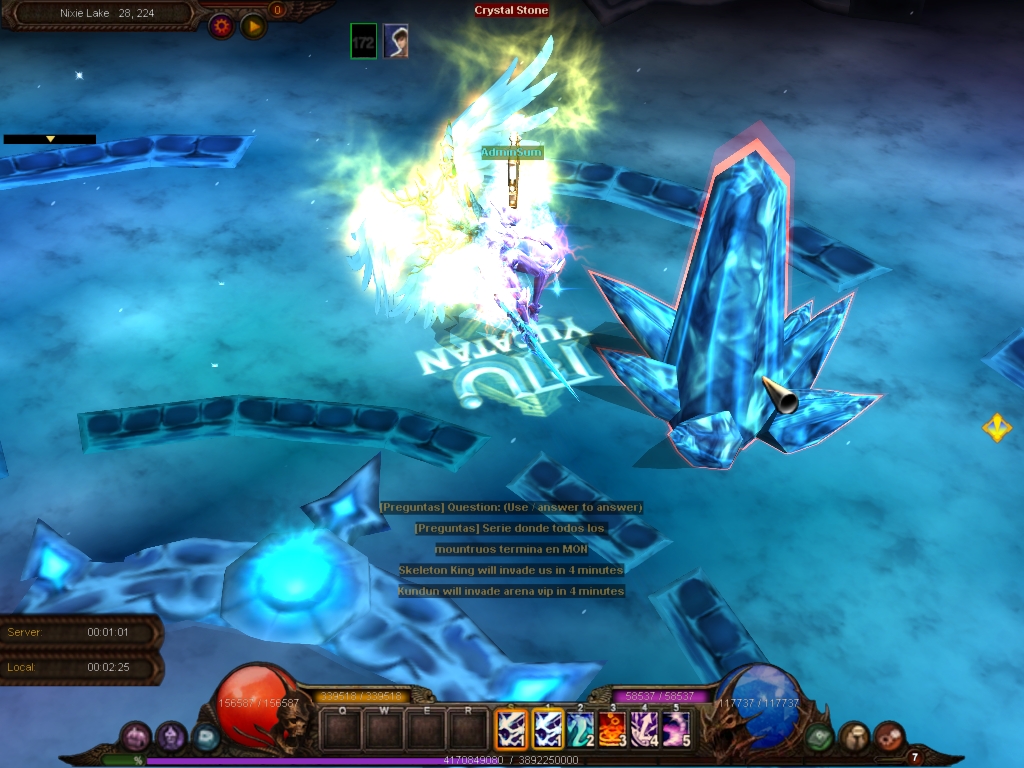Click the yellow diamond arrow marker
Image resolution: width=1024 pixels, height=768 pixels.
(x=996, y=428)
